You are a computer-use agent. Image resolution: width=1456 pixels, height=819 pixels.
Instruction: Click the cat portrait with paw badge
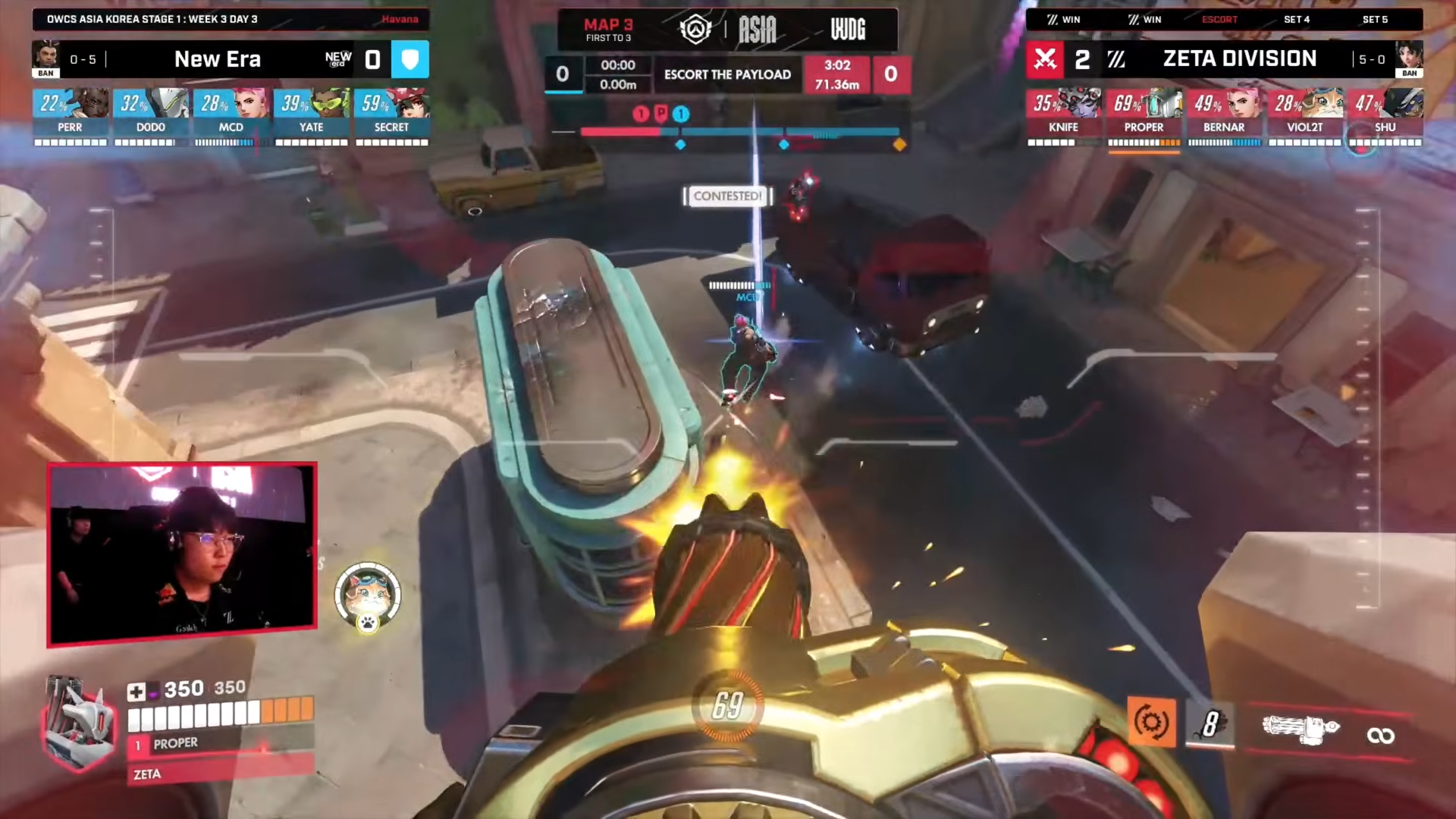(x=368, y=597)
